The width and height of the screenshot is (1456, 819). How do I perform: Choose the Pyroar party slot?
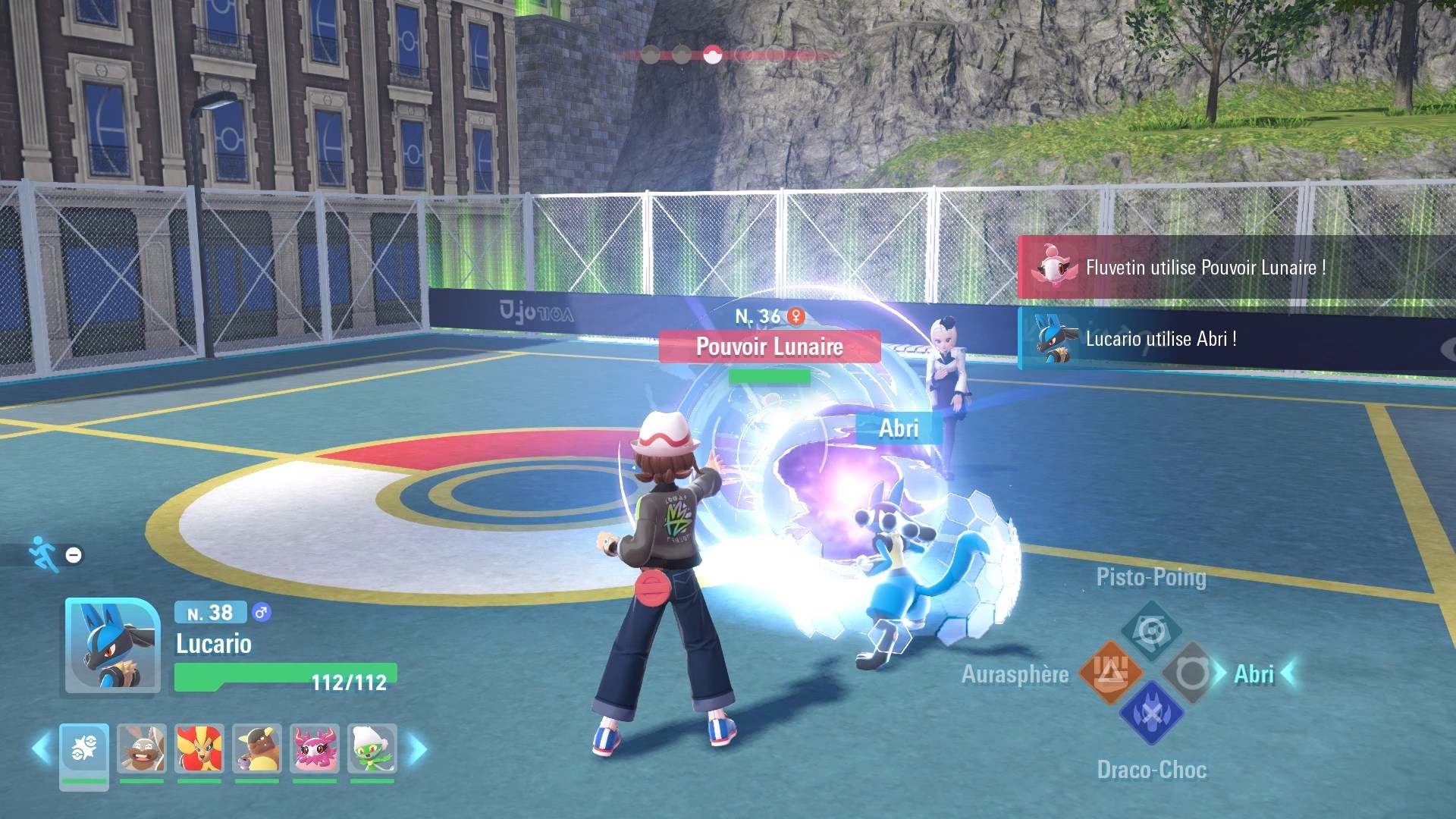pos(199,748)
